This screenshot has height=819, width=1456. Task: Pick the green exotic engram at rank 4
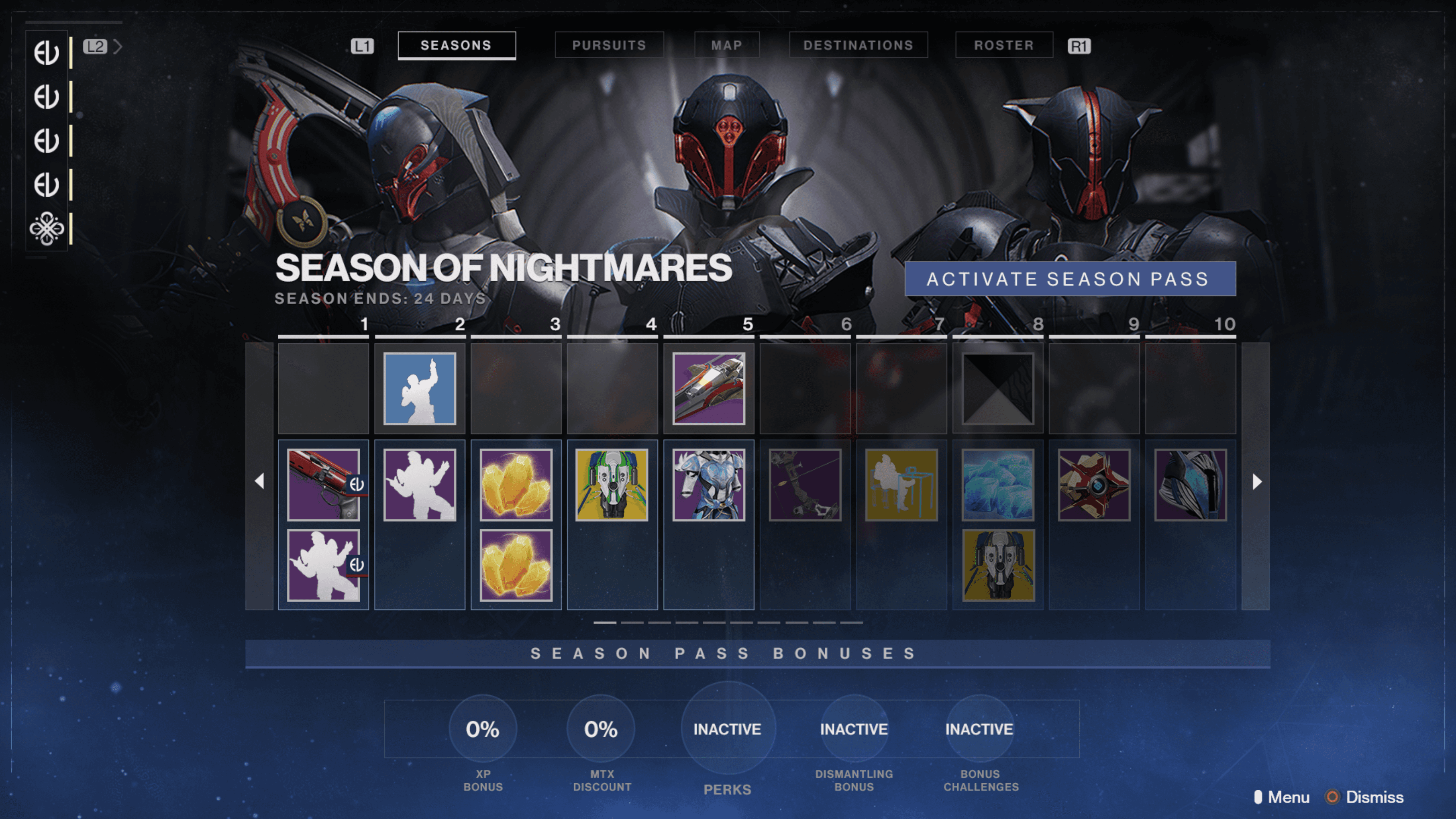pyautogui.click(x=612, y=485)
